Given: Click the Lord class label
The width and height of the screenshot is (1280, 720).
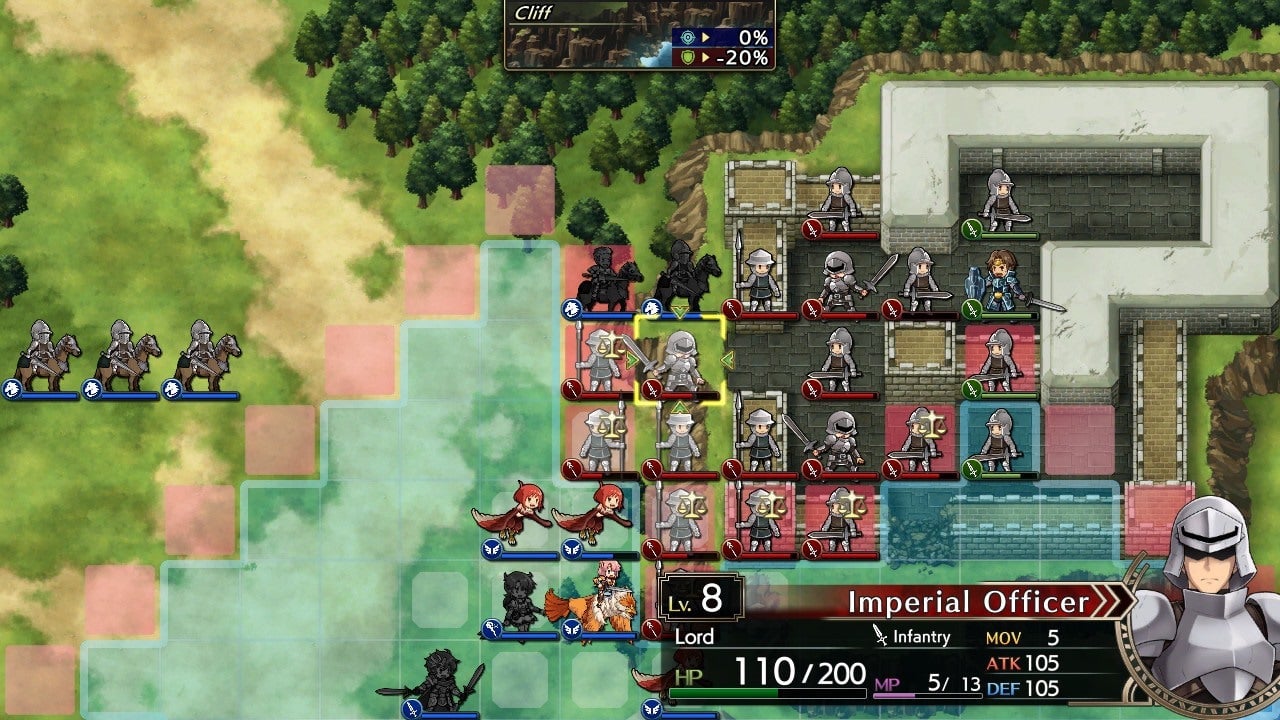Looking at the screenshot, I should click(x=695, y=637).
